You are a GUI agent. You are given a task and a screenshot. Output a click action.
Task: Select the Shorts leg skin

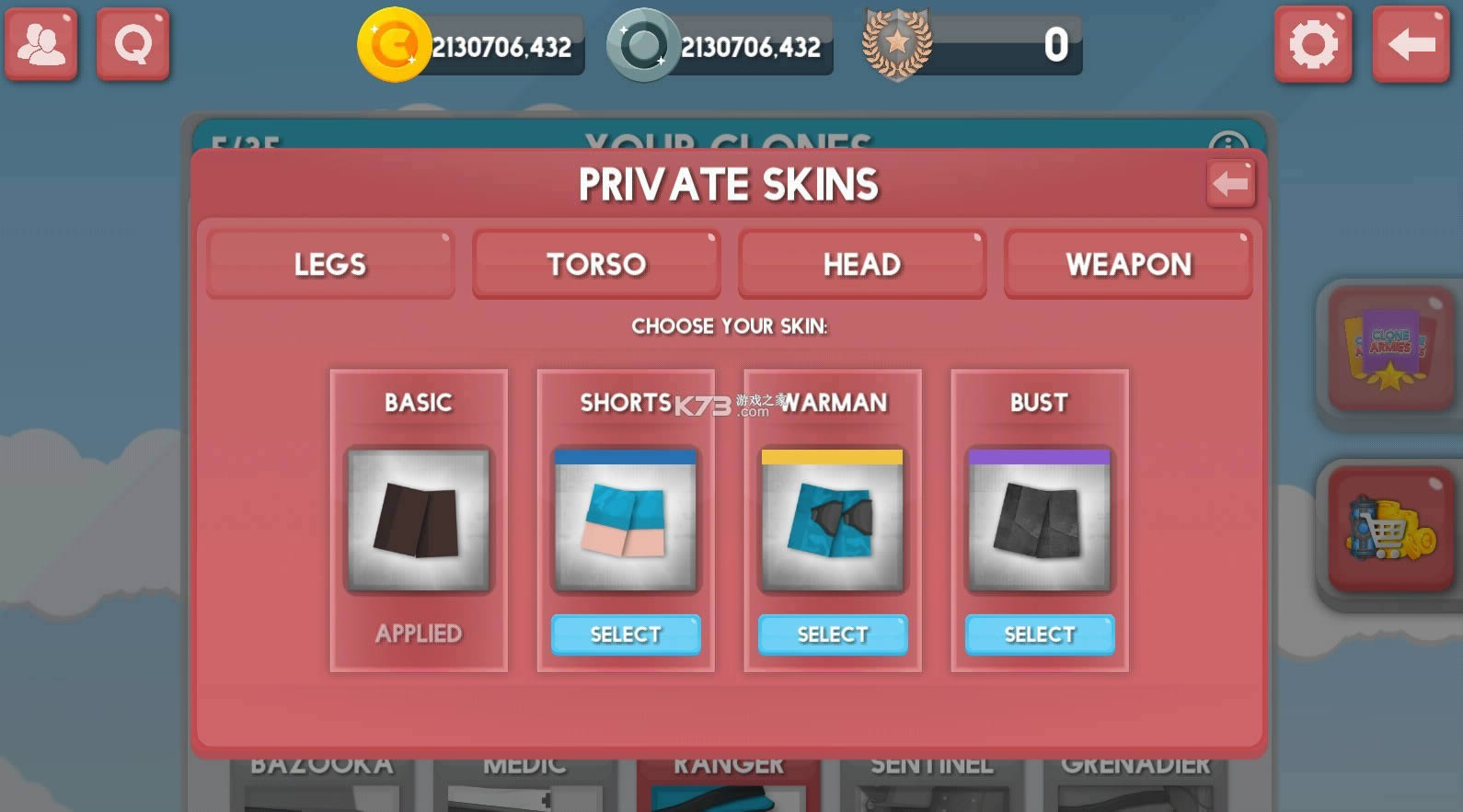[625, 634]
